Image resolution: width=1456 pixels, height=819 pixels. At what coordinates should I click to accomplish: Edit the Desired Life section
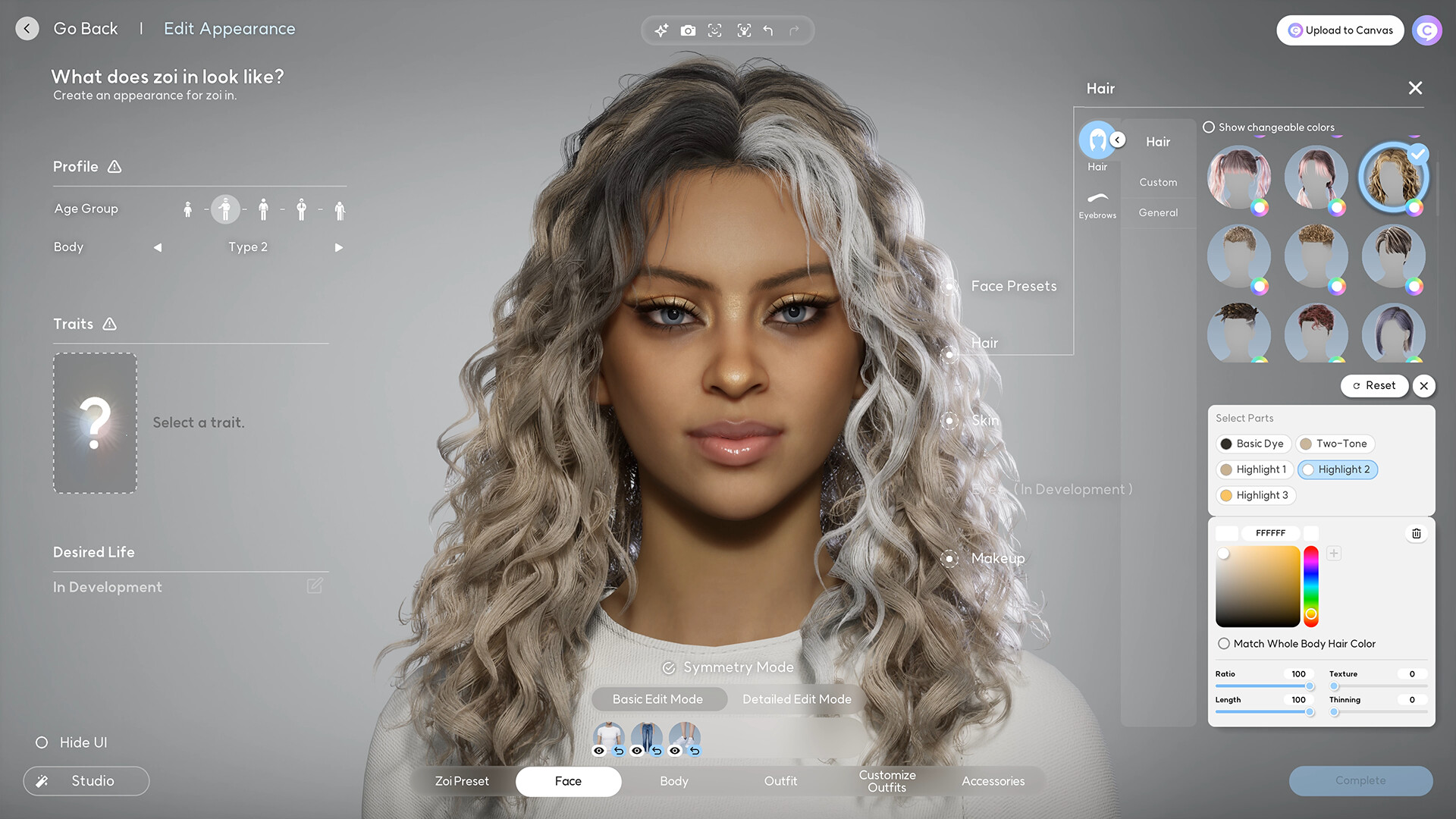click(x=314, y=585)
